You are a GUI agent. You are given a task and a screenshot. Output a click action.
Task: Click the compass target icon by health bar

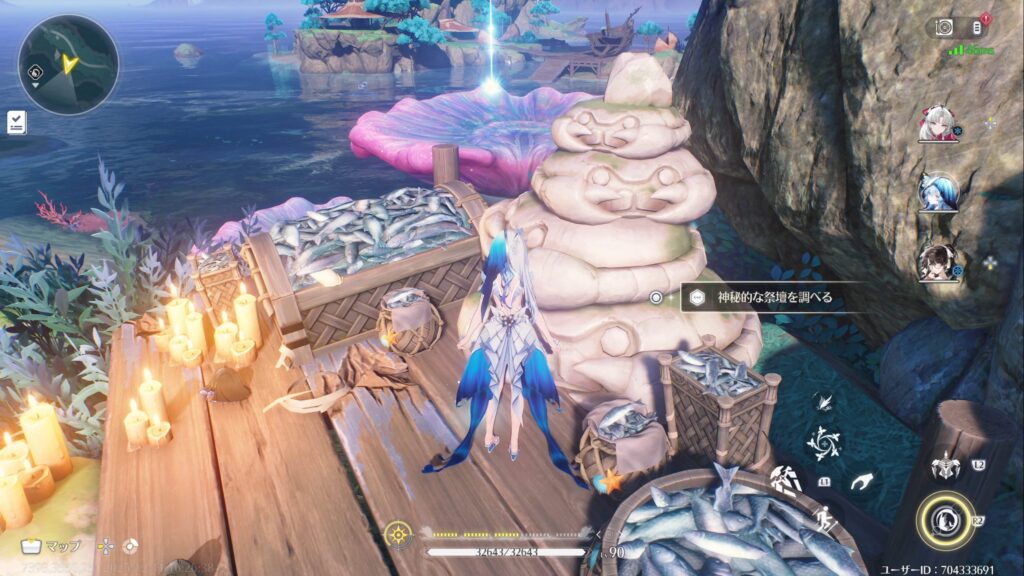400,532
